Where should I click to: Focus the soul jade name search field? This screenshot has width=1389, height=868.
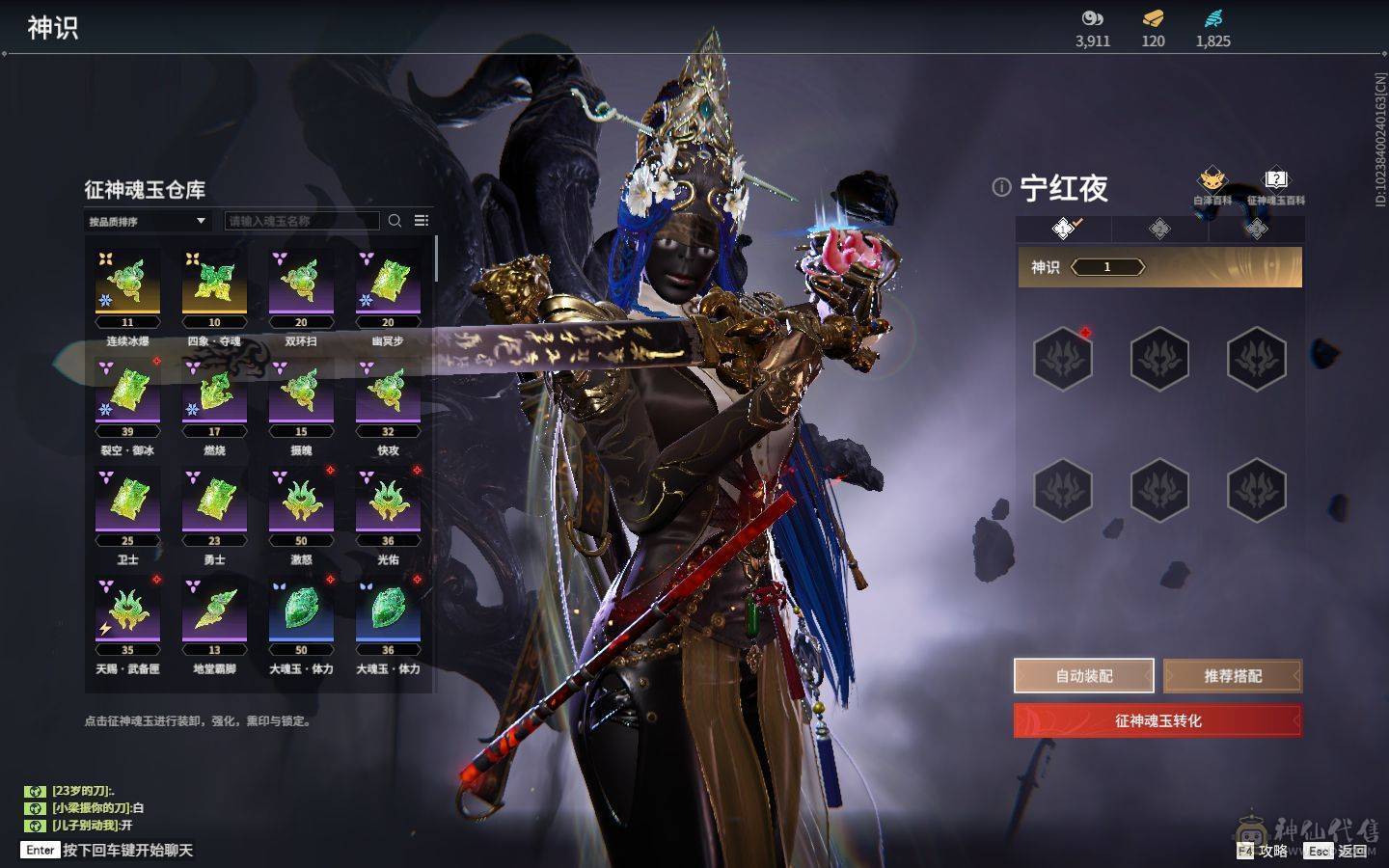click(x=302, y=221)
